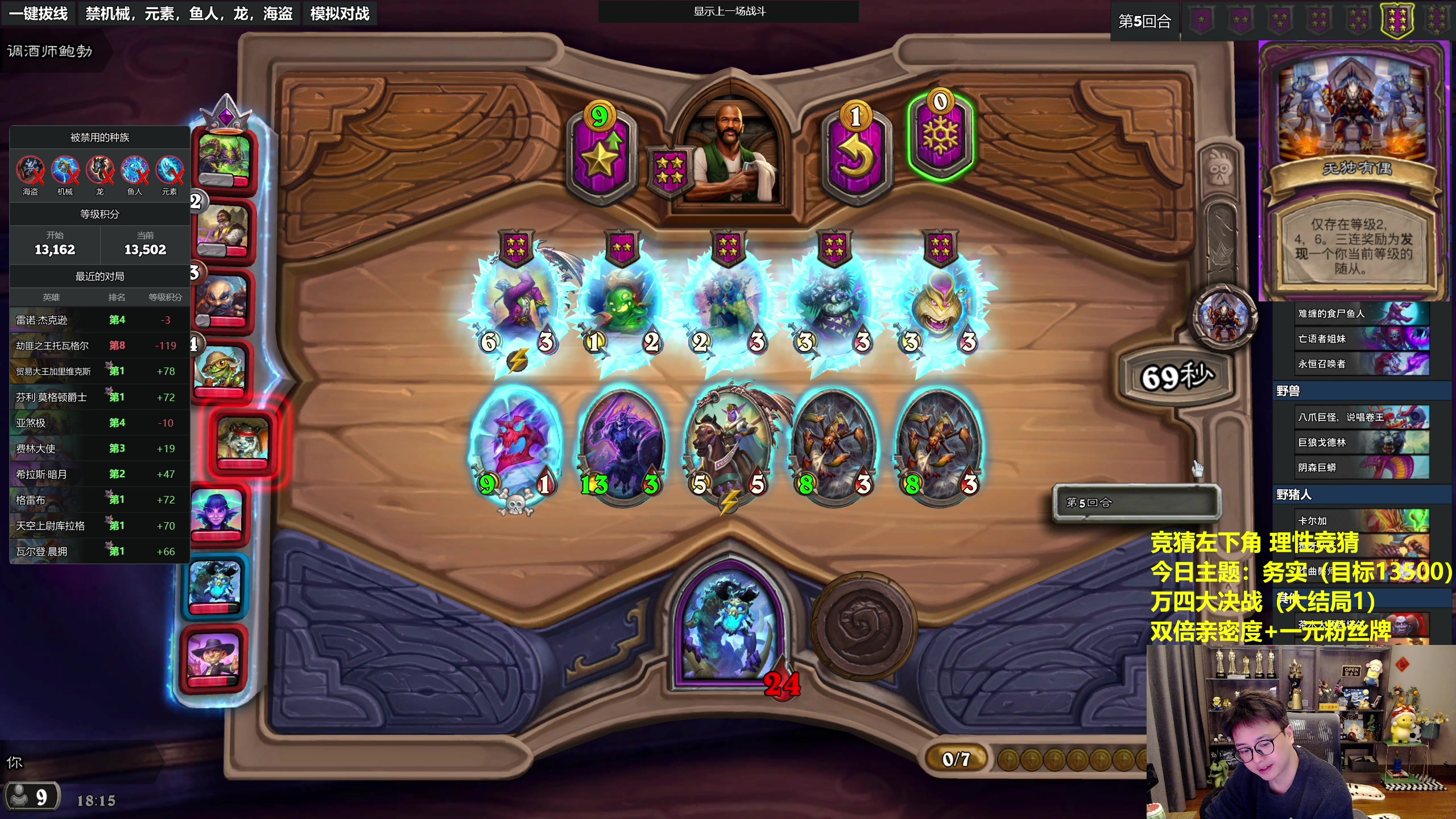Image resolution: width=1456 pixels, height=819 pixels.
Task: View the red-highlighted panda opponent portrait
Action: click(243, 440)
